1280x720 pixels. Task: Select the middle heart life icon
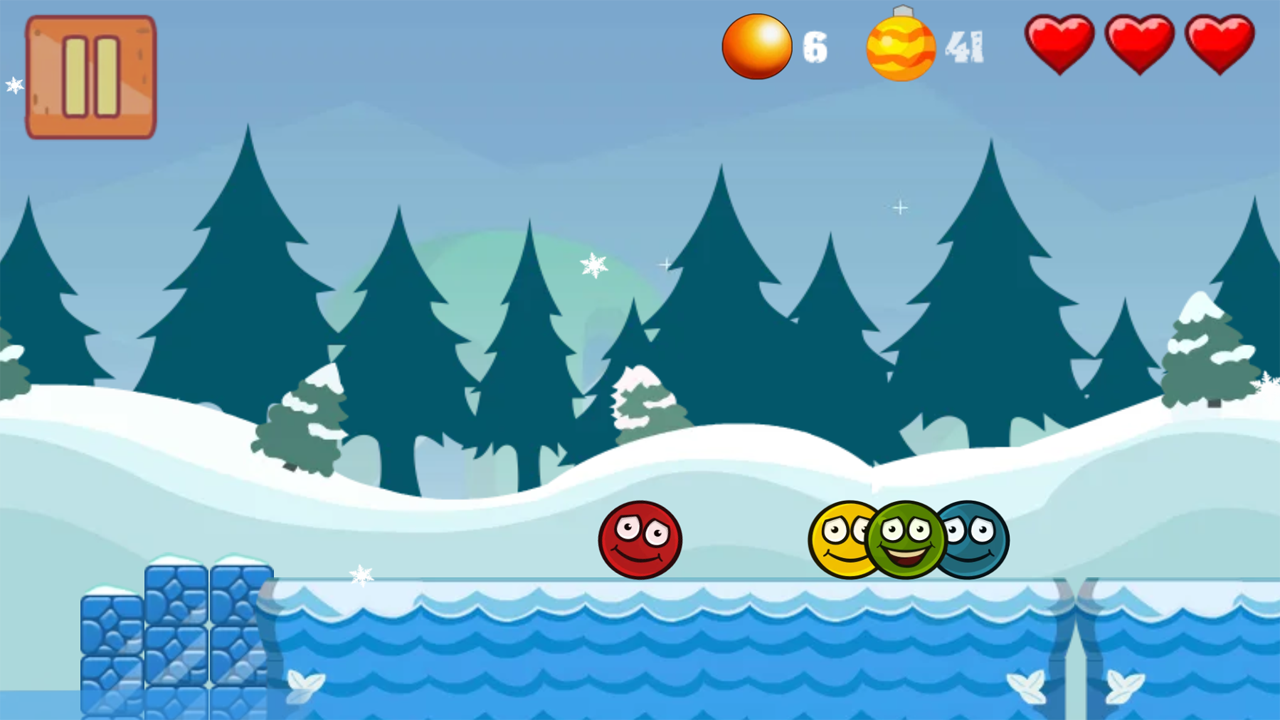coord(1139,42)
